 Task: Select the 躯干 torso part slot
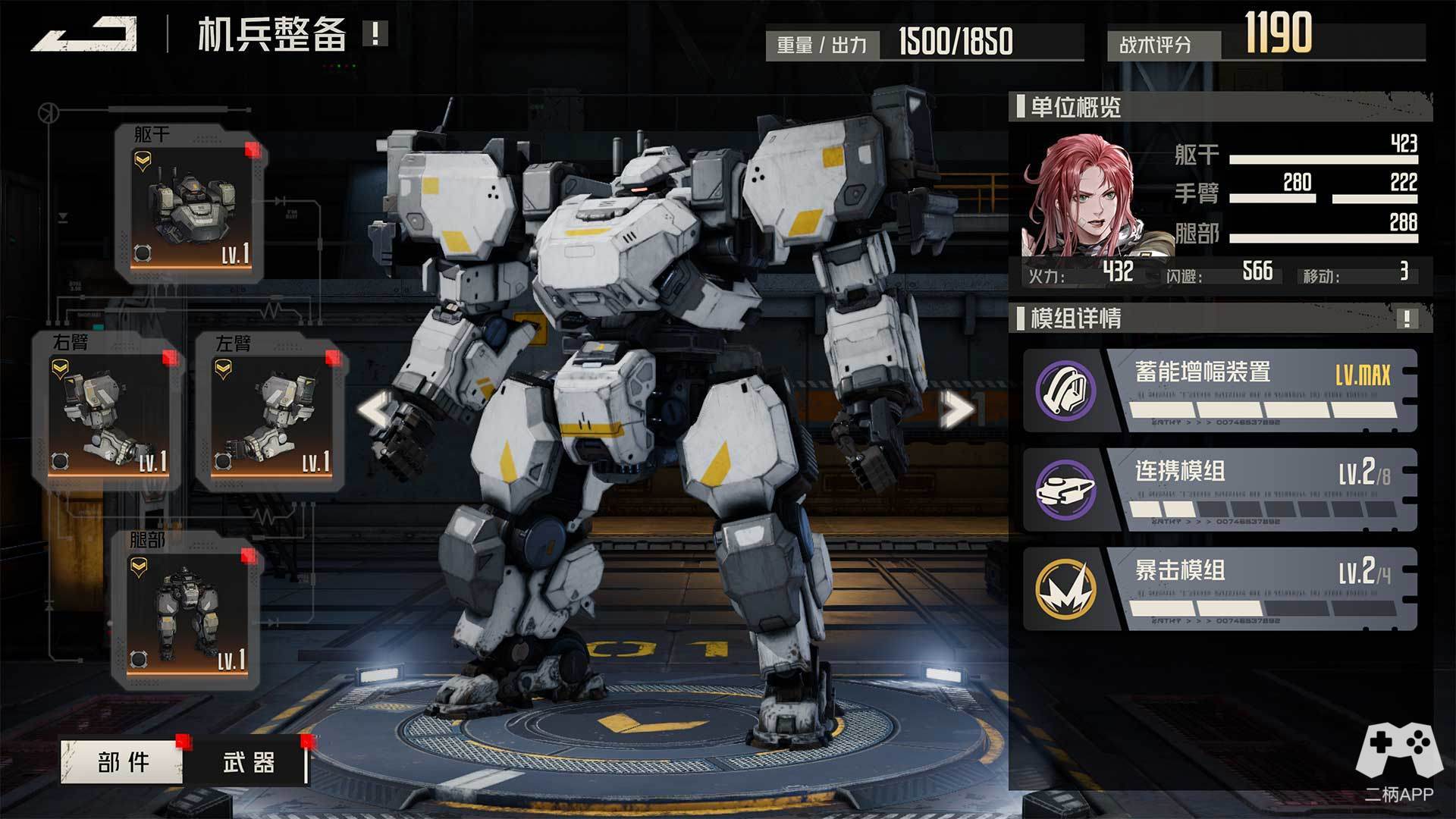point(190,202)
